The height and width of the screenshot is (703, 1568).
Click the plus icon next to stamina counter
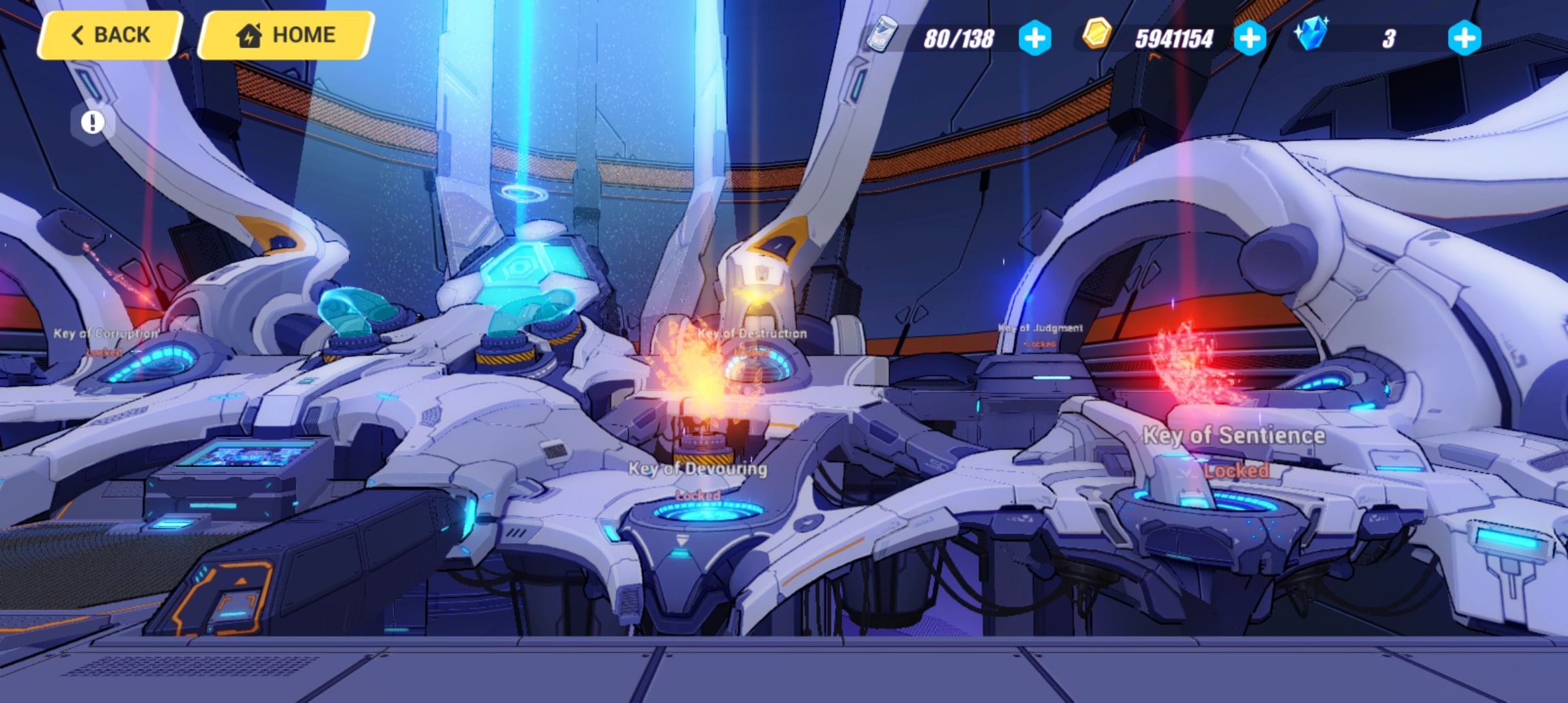1037,39
